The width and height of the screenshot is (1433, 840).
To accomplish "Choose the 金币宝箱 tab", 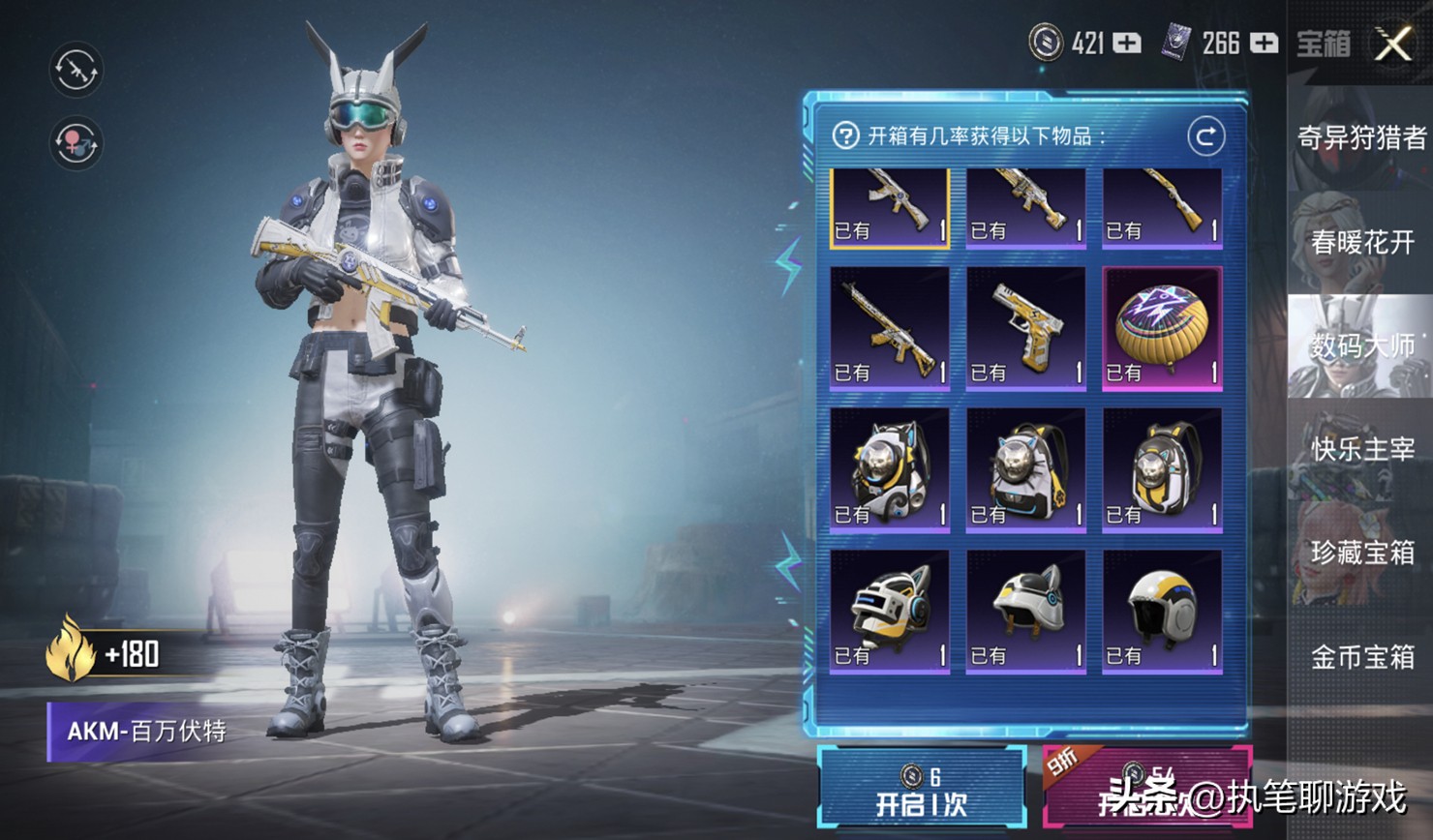I will coord(1360,657).
